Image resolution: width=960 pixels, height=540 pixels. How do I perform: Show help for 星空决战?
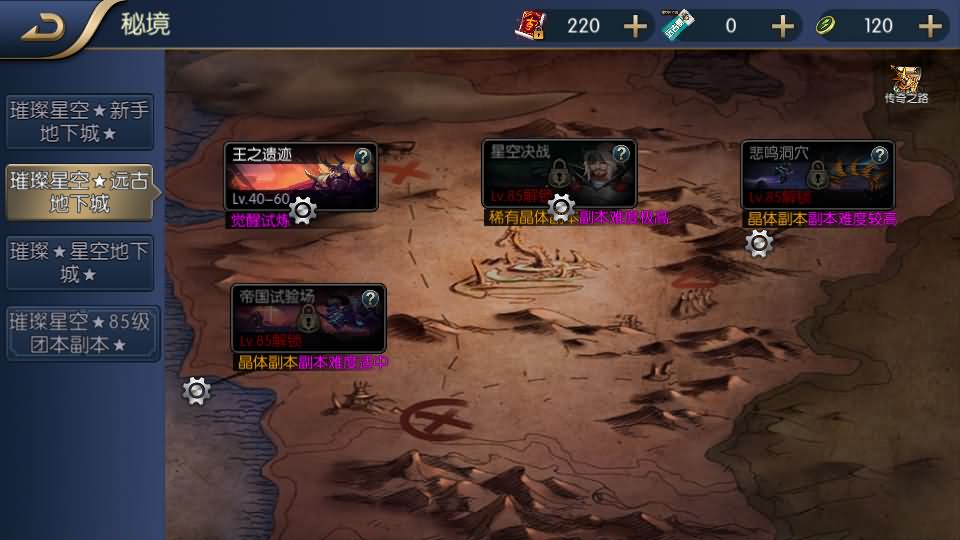pos(621,154)
